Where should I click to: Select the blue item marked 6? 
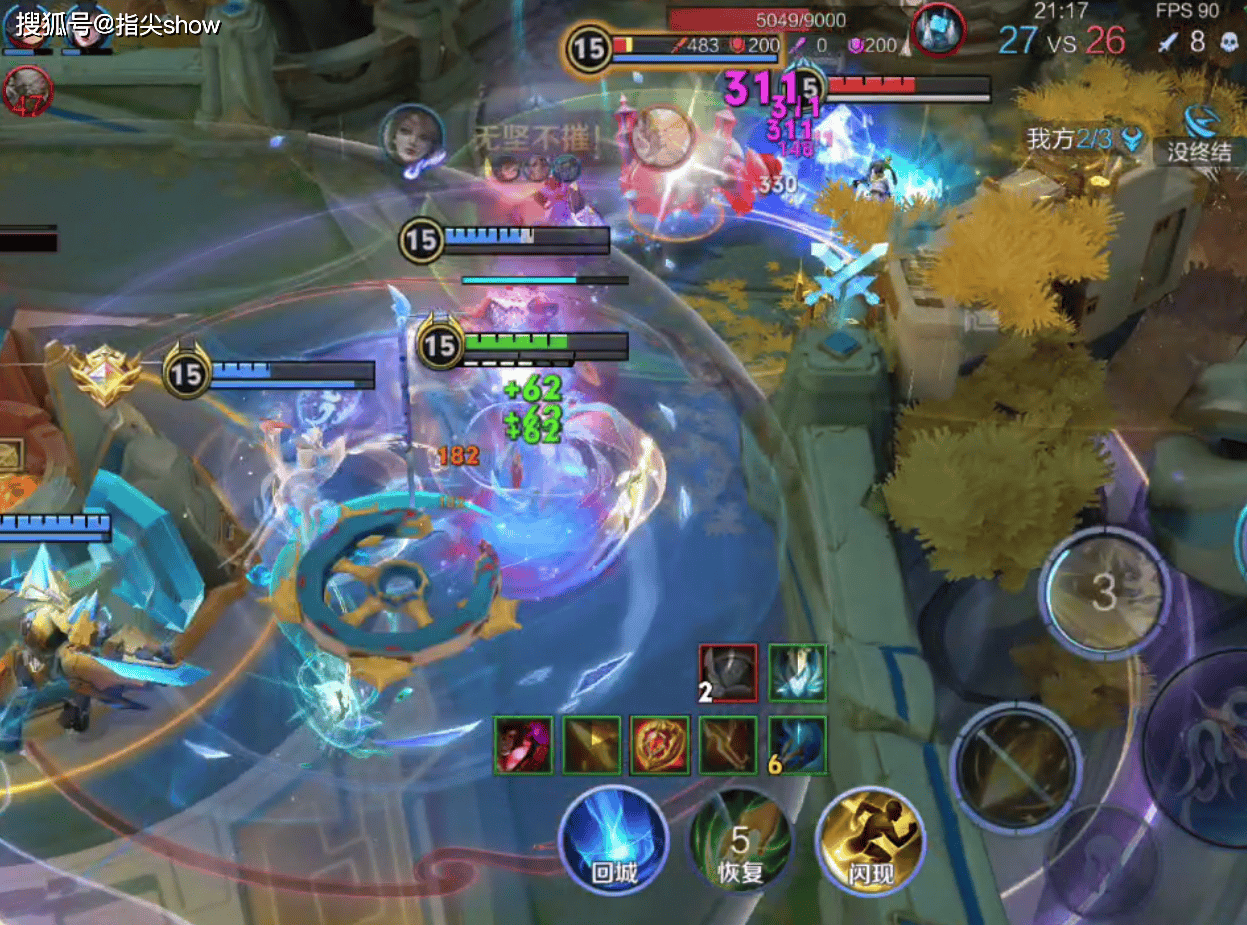coord(797,745)
